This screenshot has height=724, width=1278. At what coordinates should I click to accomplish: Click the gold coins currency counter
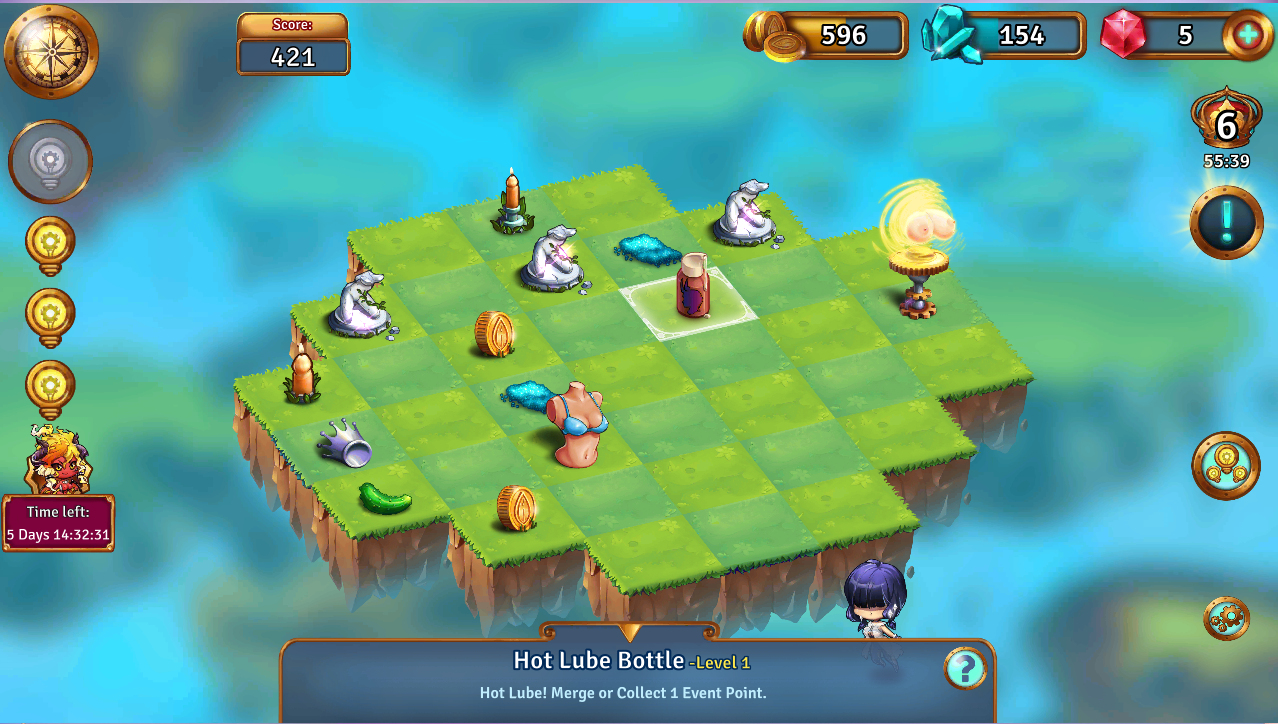tap(828, 36)
